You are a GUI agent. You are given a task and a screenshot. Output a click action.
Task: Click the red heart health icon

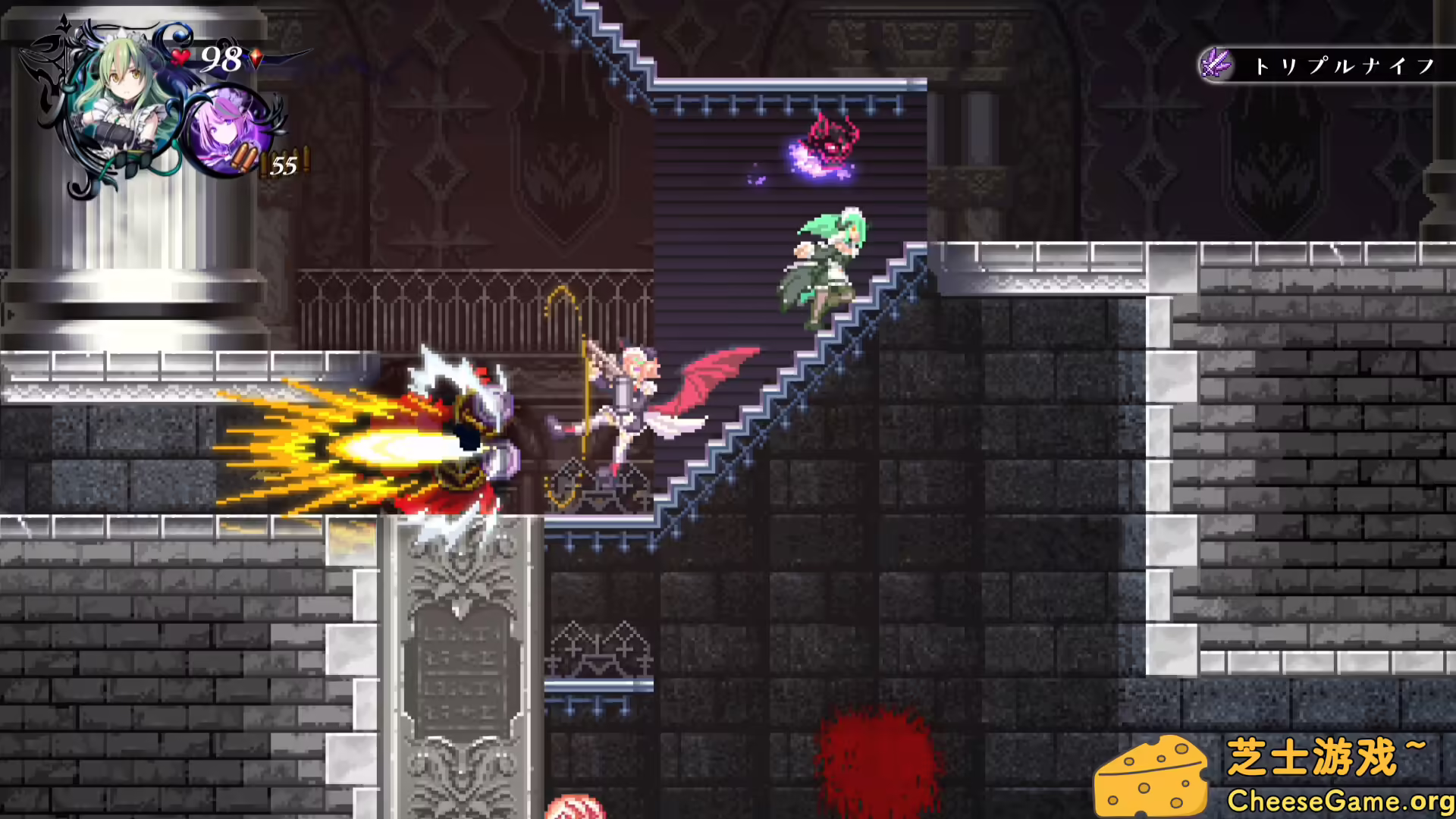click(180, 58)
